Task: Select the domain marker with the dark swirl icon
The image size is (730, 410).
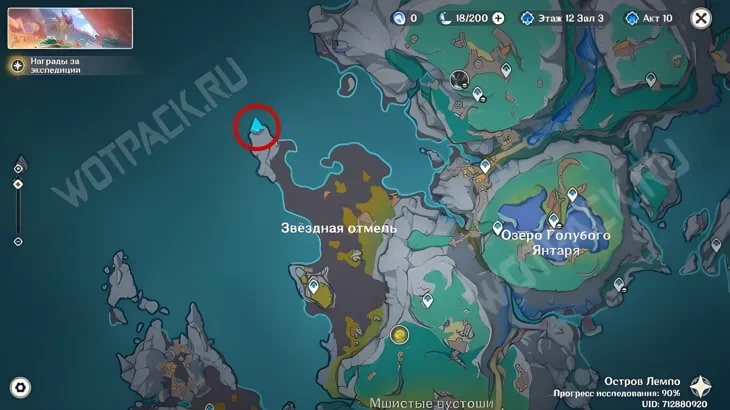Action: [460, 80]
